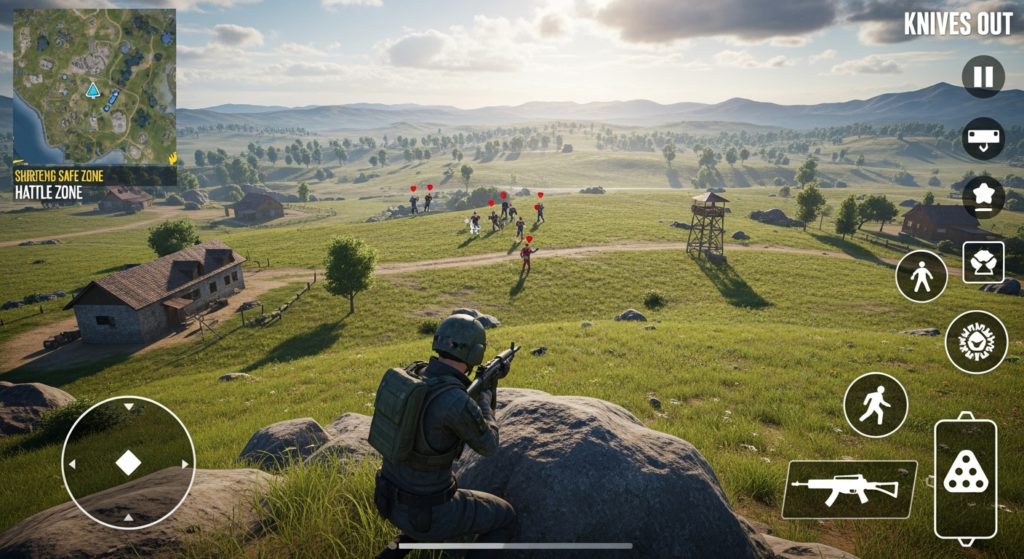Tap the square emblem icon button
The width and height of the screenshot is (1024, 559).
(x=983, y=262)
